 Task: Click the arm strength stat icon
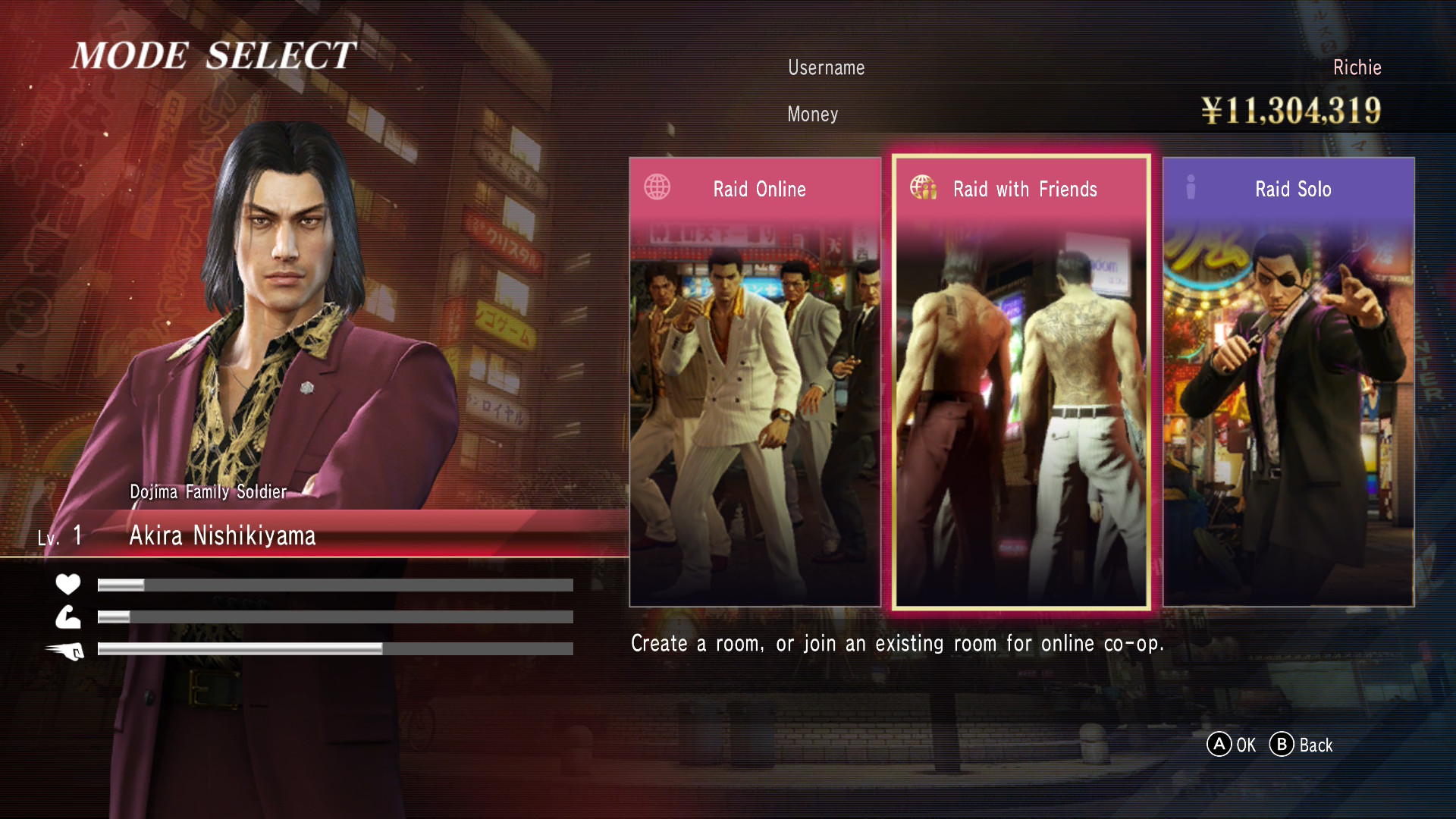pyautogui.click(x=68, y=617)
